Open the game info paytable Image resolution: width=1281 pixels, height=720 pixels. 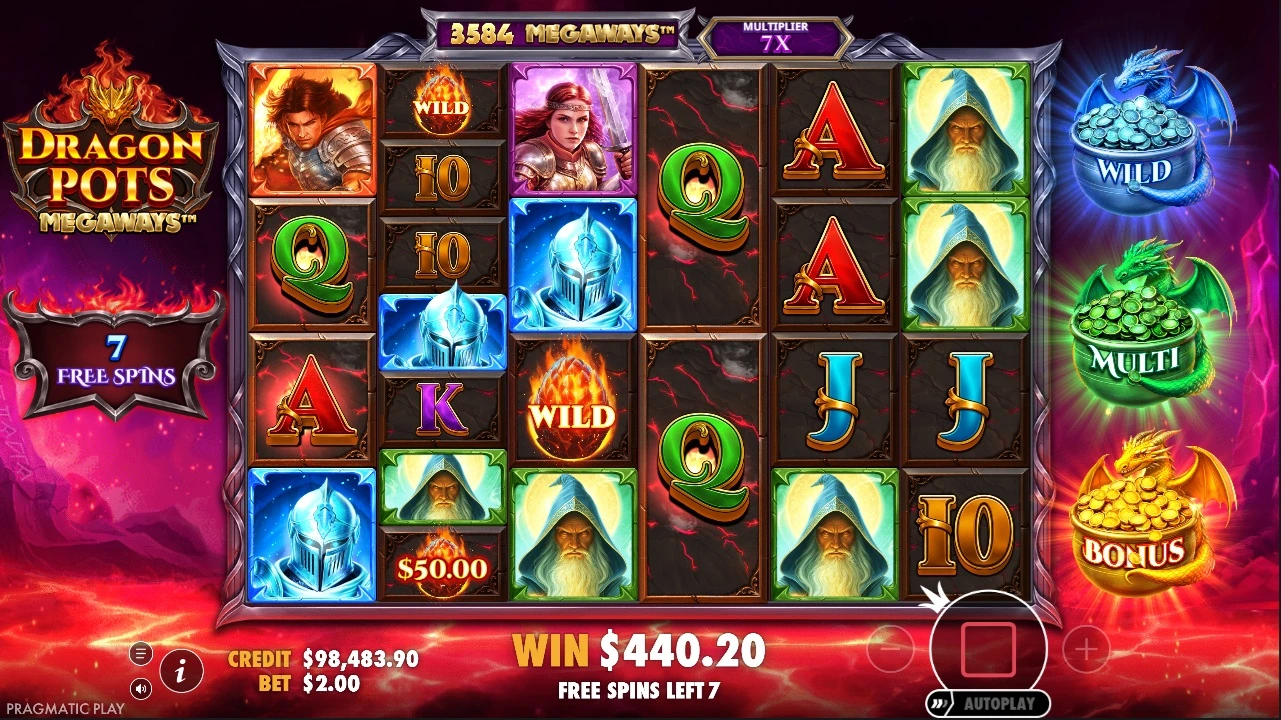[181, 671]
